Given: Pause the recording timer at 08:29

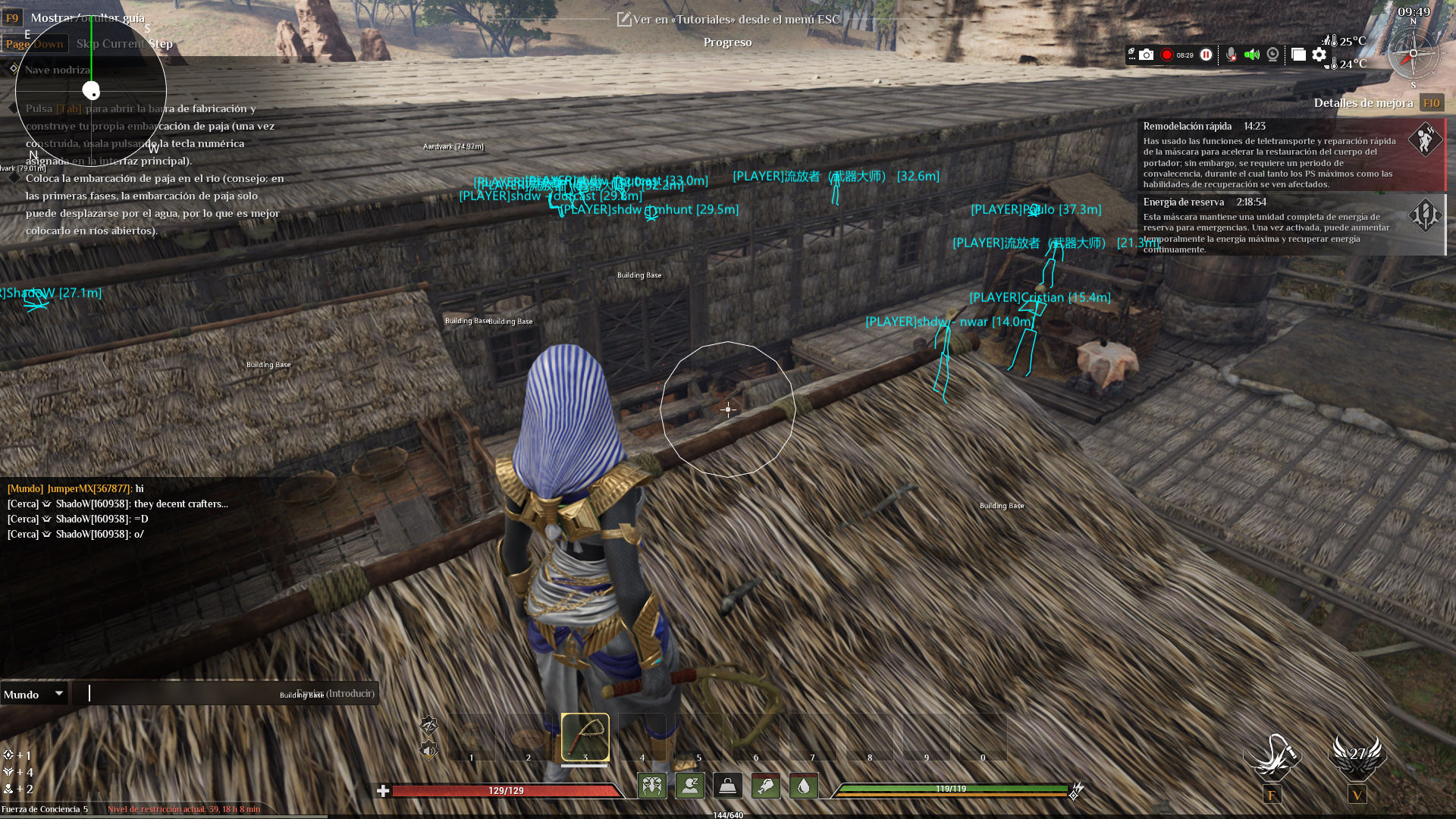Looking at the screenshot, I should (1206, 55).
